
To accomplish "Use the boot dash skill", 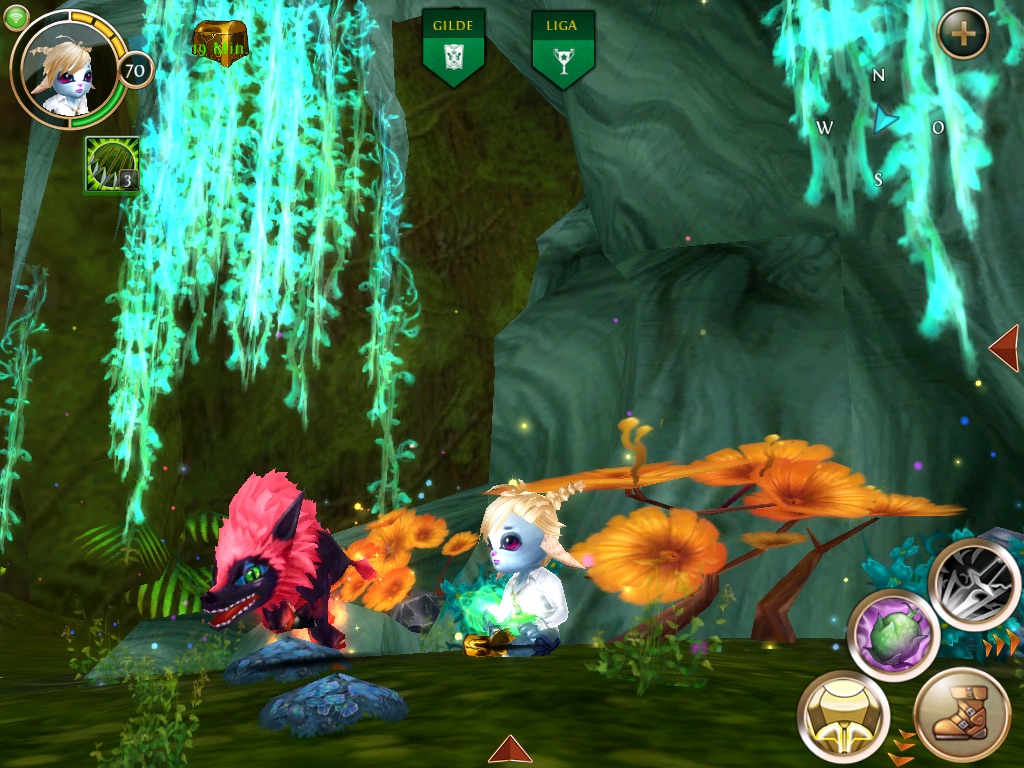I will tap(962, 716).
